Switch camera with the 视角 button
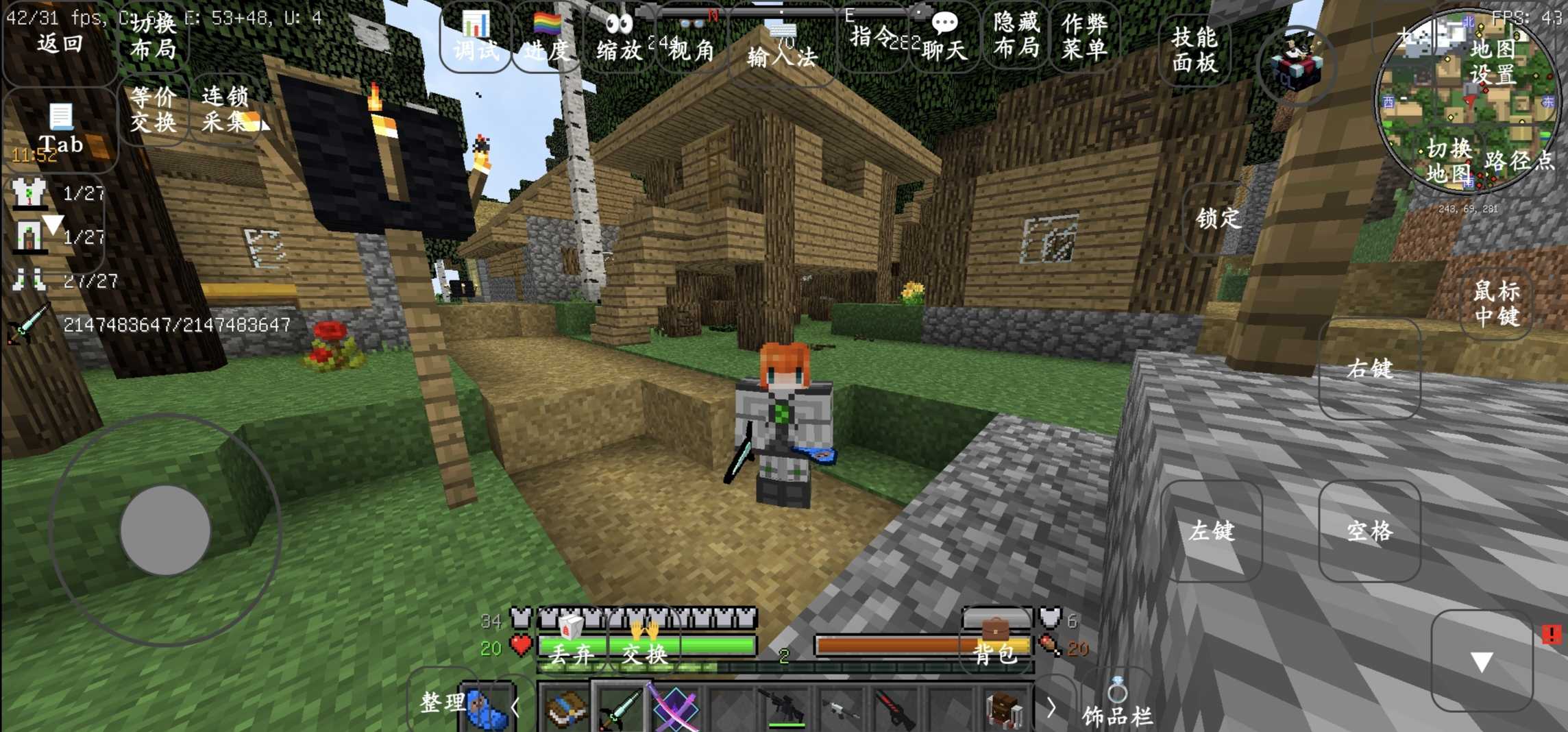 point(692,40)
